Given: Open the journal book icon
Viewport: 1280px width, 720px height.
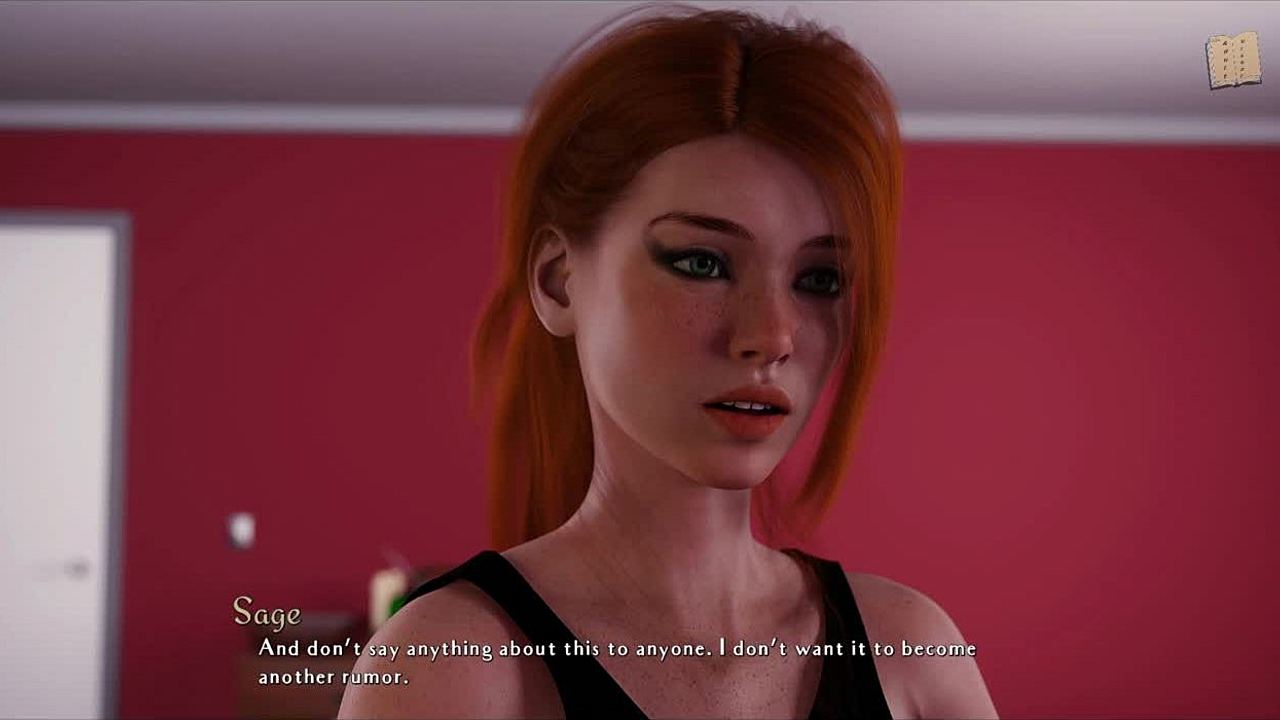Looking at the screenshot, I should point(1233,60).
